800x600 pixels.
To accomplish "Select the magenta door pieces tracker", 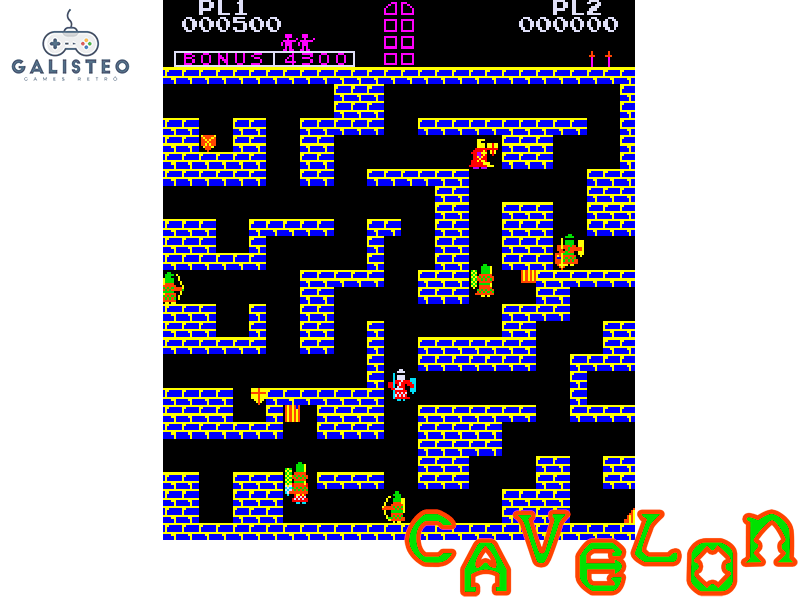I will click(x=399, y=34).
